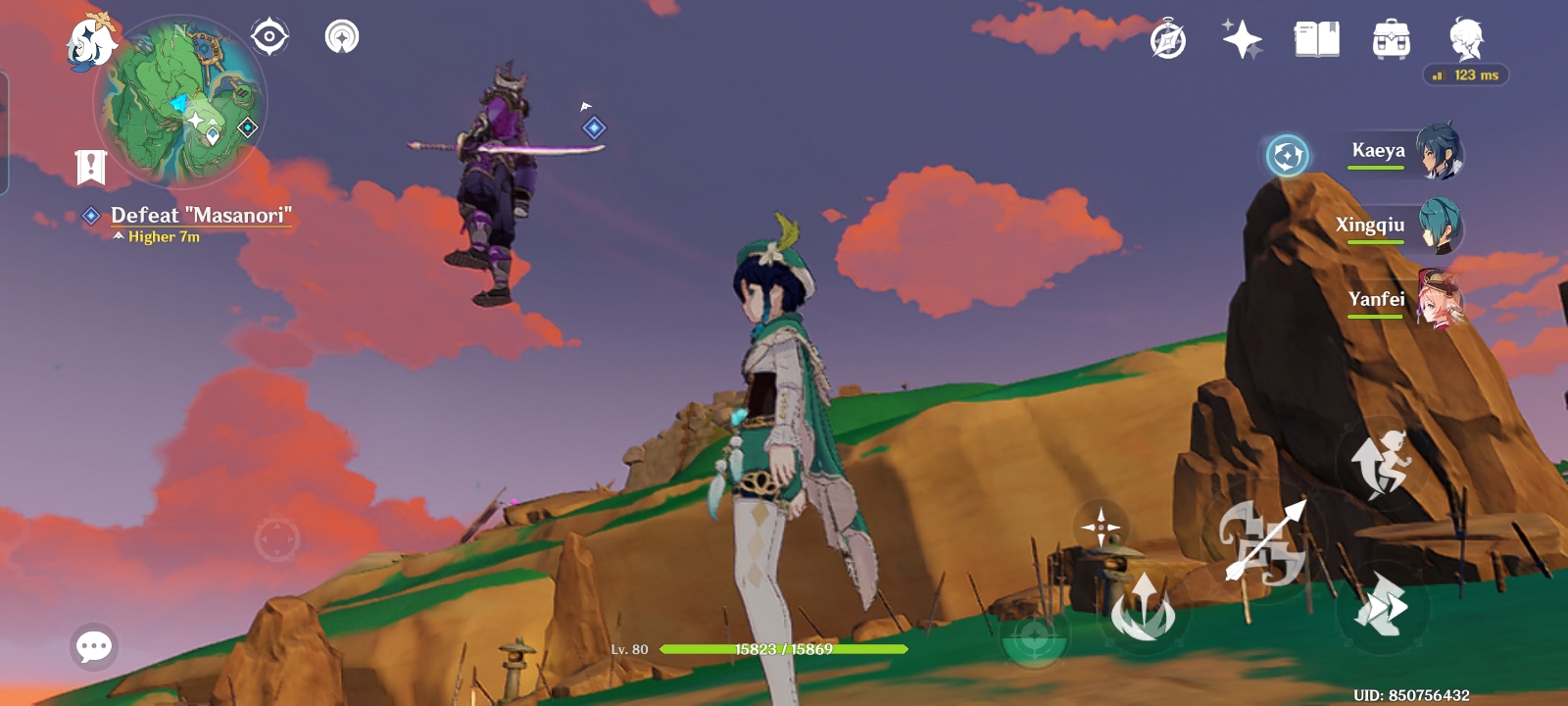Screen dimensions: 1568x706
Task: Open the Archive book icon
Action: [x=1317, y=37]
